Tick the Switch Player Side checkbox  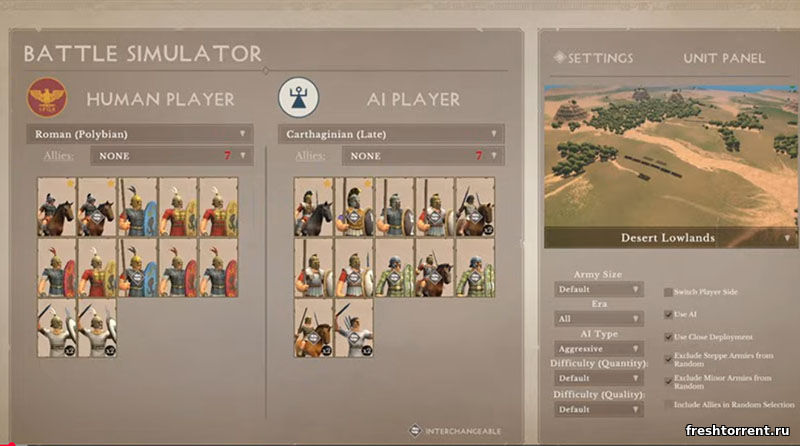click(668, 292)
